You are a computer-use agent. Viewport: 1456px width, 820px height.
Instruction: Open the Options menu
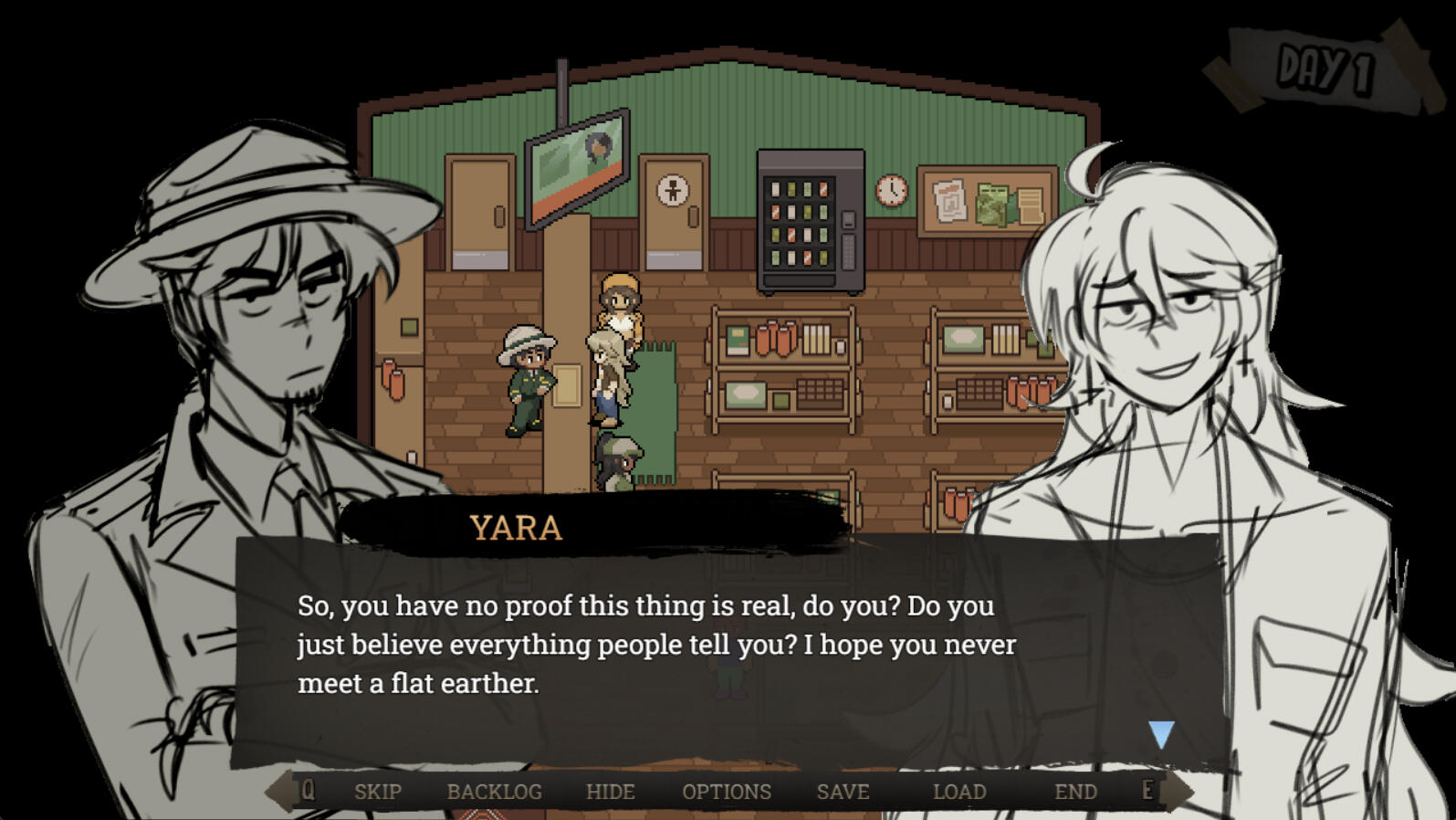727,792
